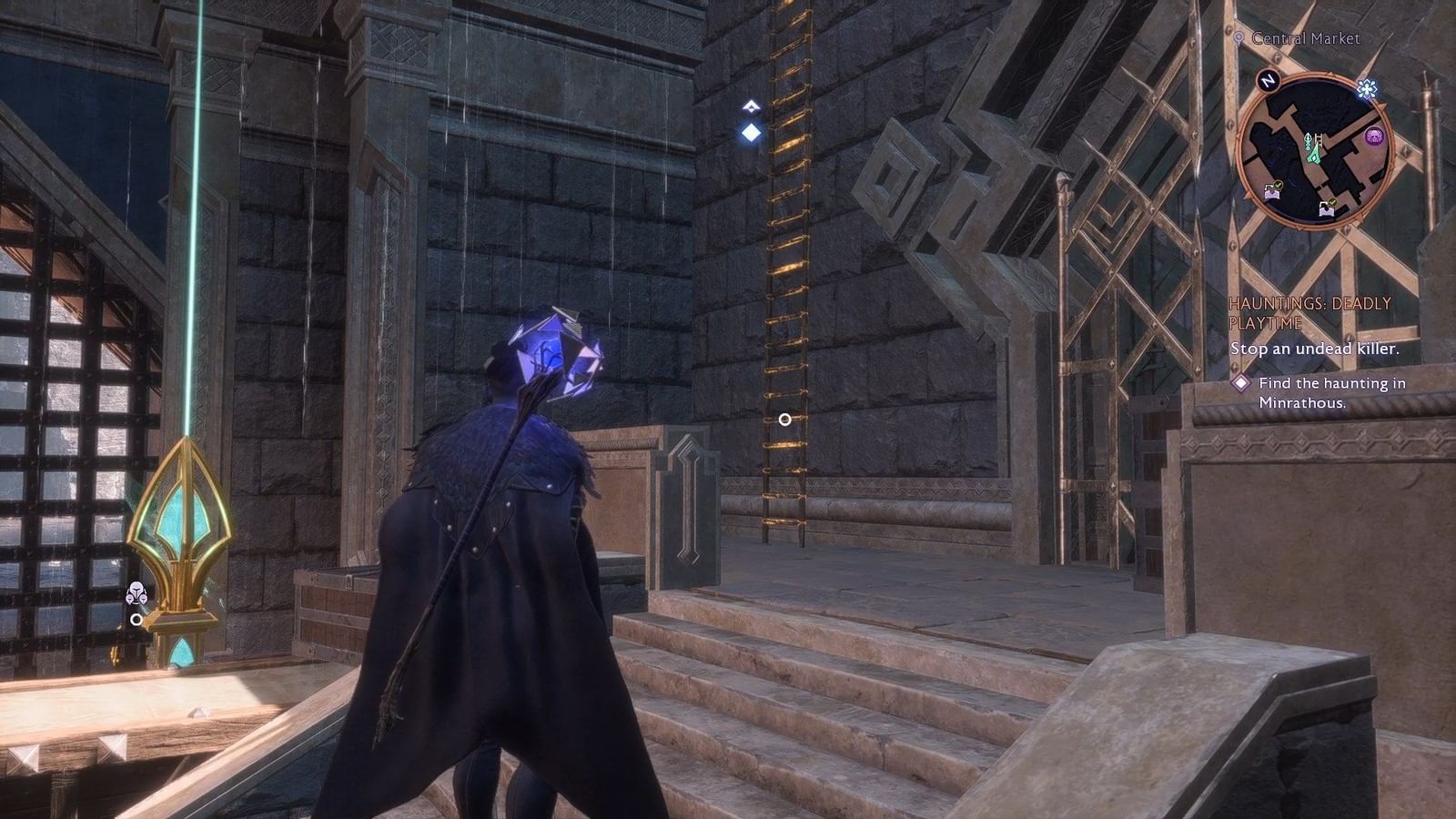Image resolution: width=1456 pixels, height=819 pixels.
Task: Click the small arrow marker above the waypoint diamond
Action: 753,106
